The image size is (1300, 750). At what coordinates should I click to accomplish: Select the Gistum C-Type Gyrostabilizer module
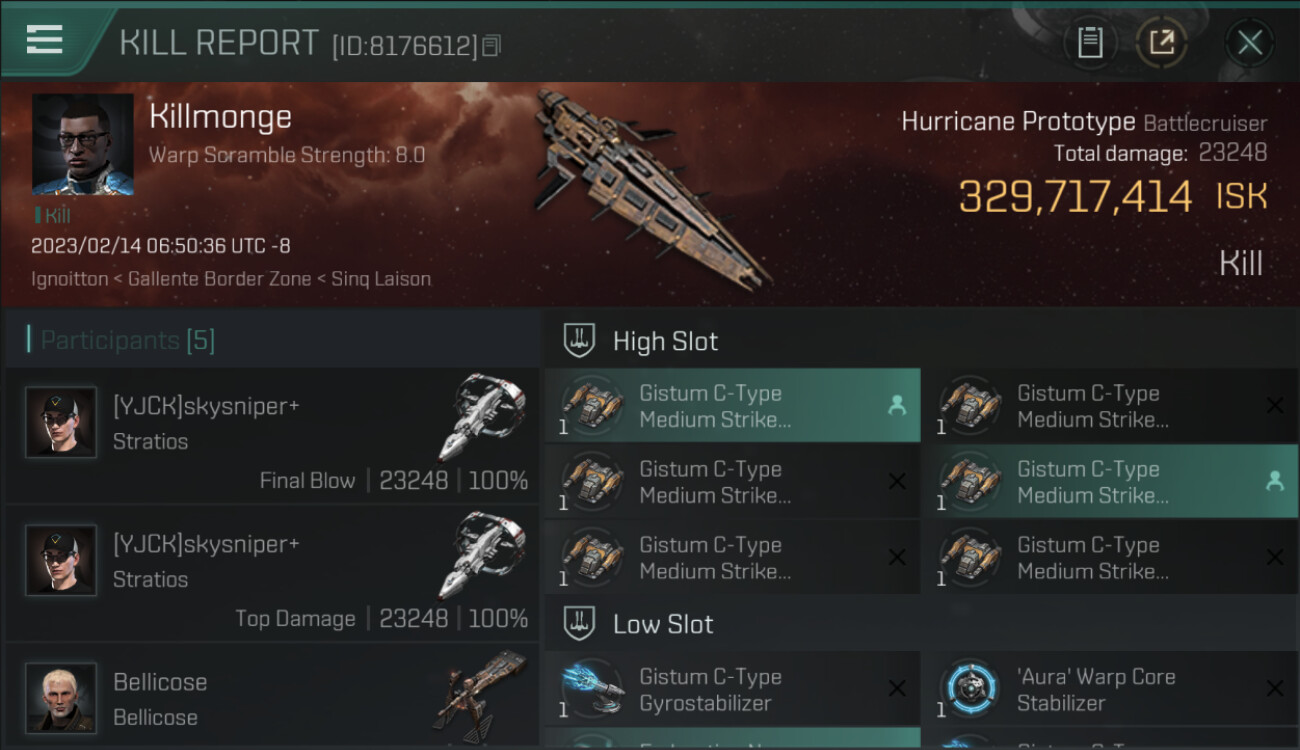(x=732, y=690)
